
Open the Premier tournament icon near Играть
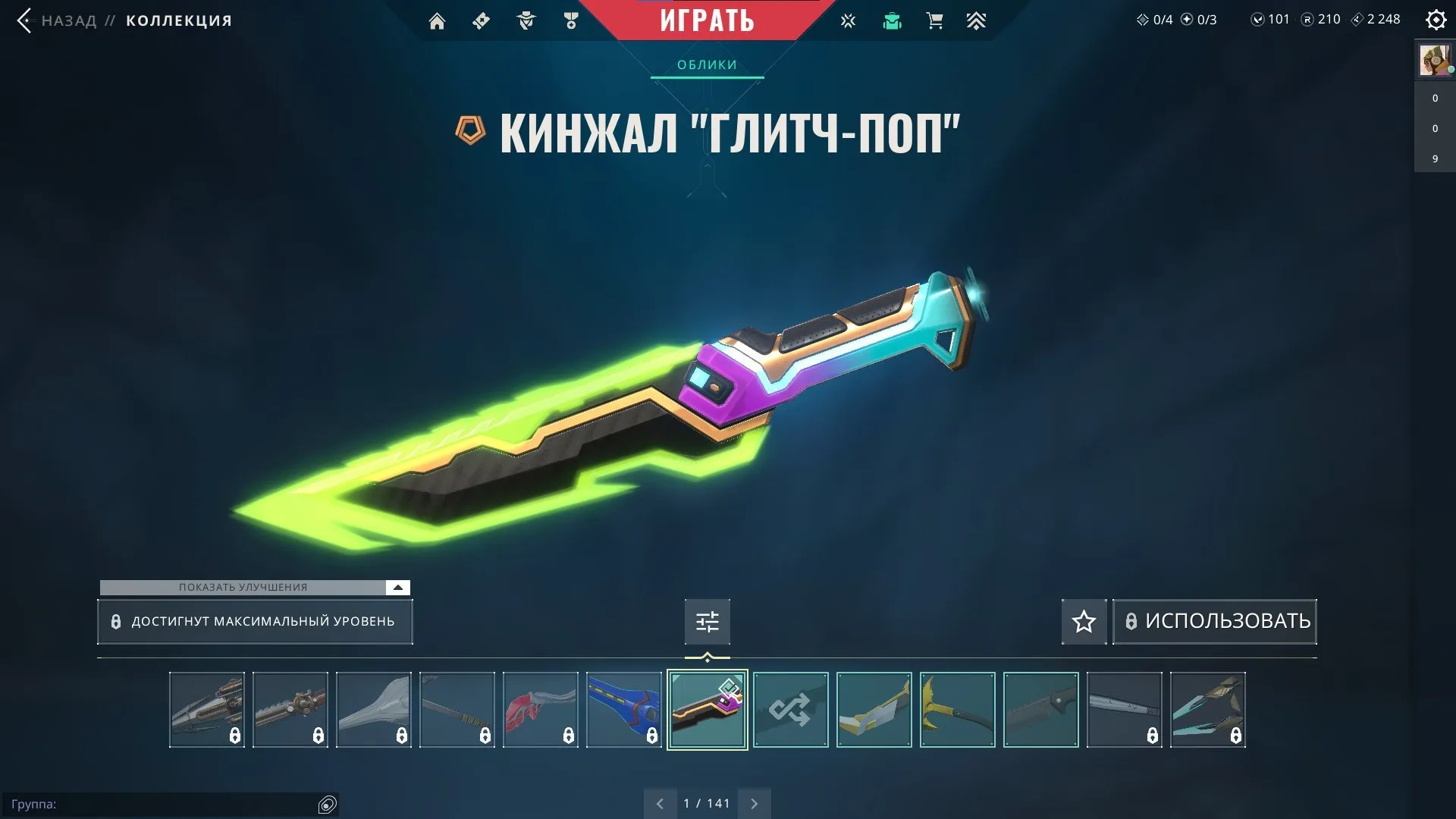(848, 20)
